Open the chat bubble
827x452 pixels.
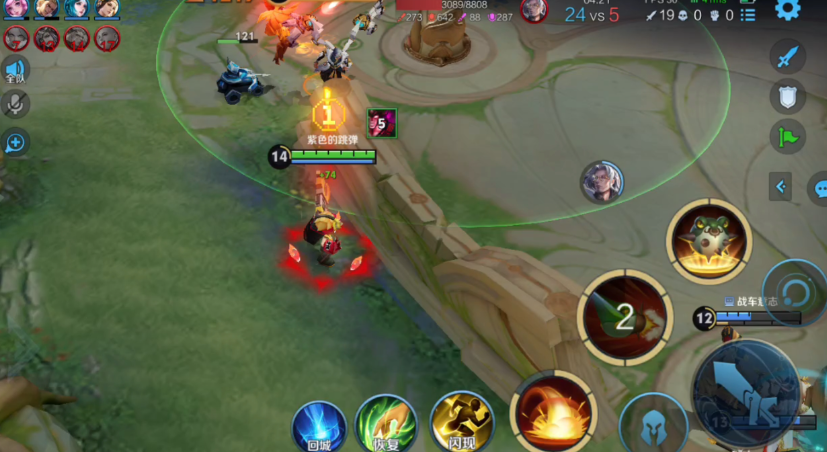click(819, 187)
